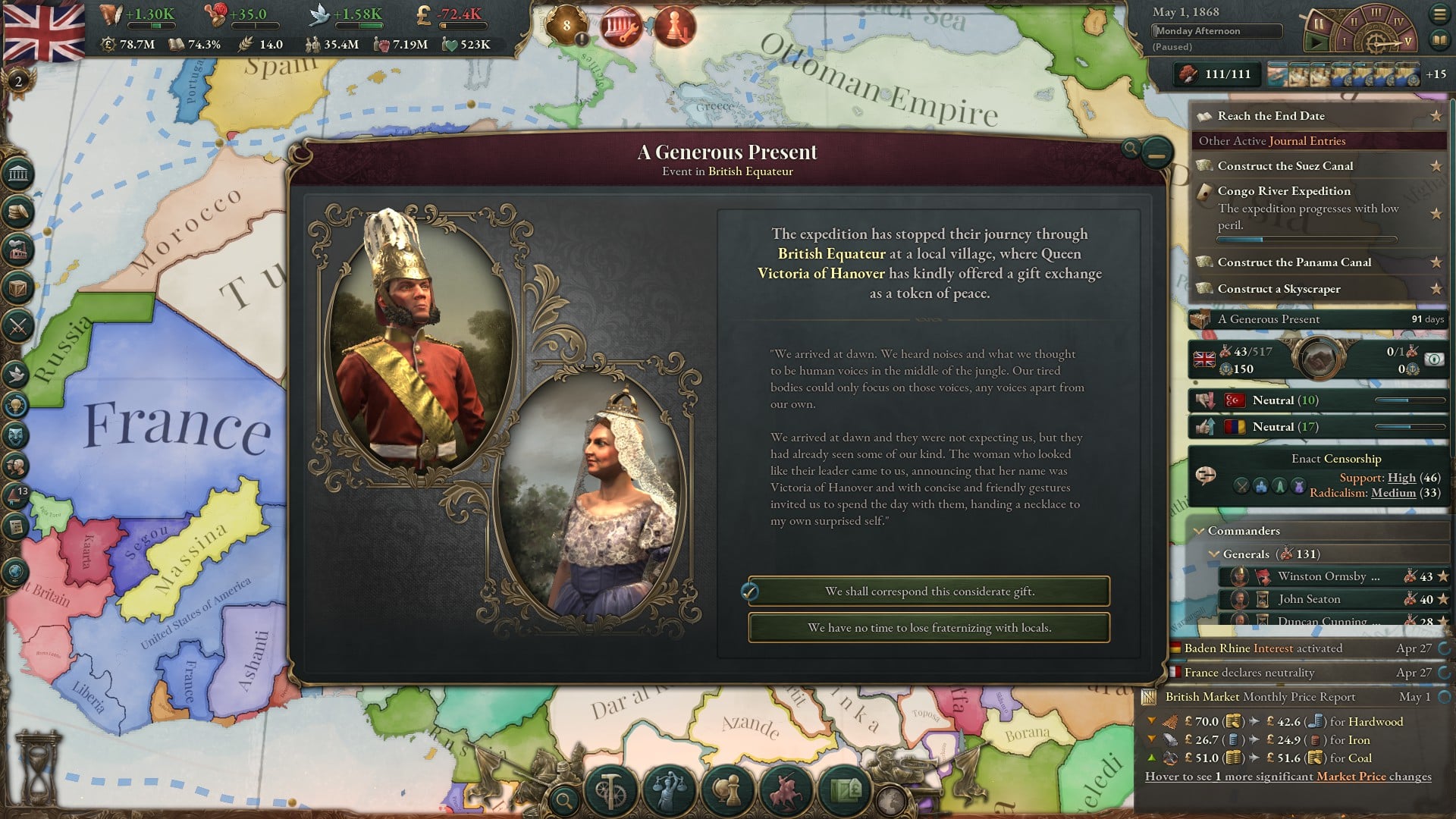Viewport: 1456px width, 819px height.
Task: Open the Enact Censorship law panel
Action: pos(1335,459)
